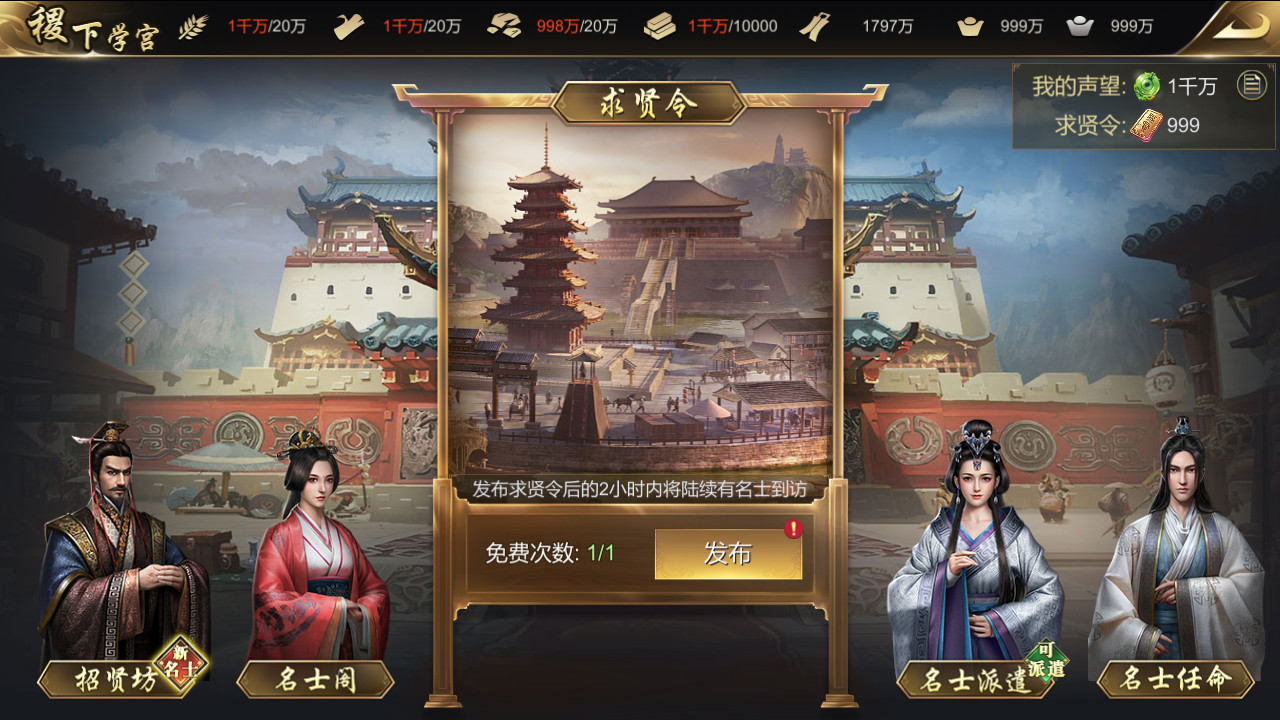Click the wood resource icon showing 1千万/20万
1280x720 pixels.
tap(348, 25)
